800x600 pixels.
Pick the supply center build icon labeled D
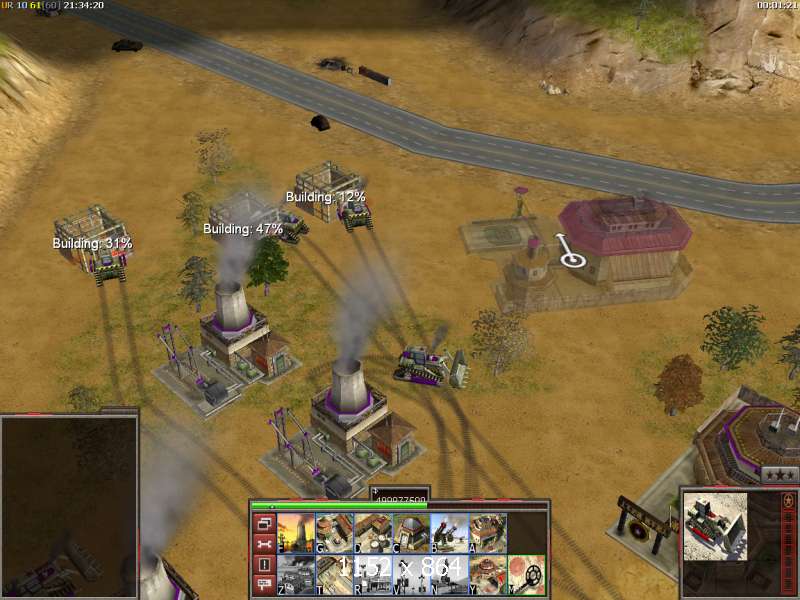tap(373, 533)
